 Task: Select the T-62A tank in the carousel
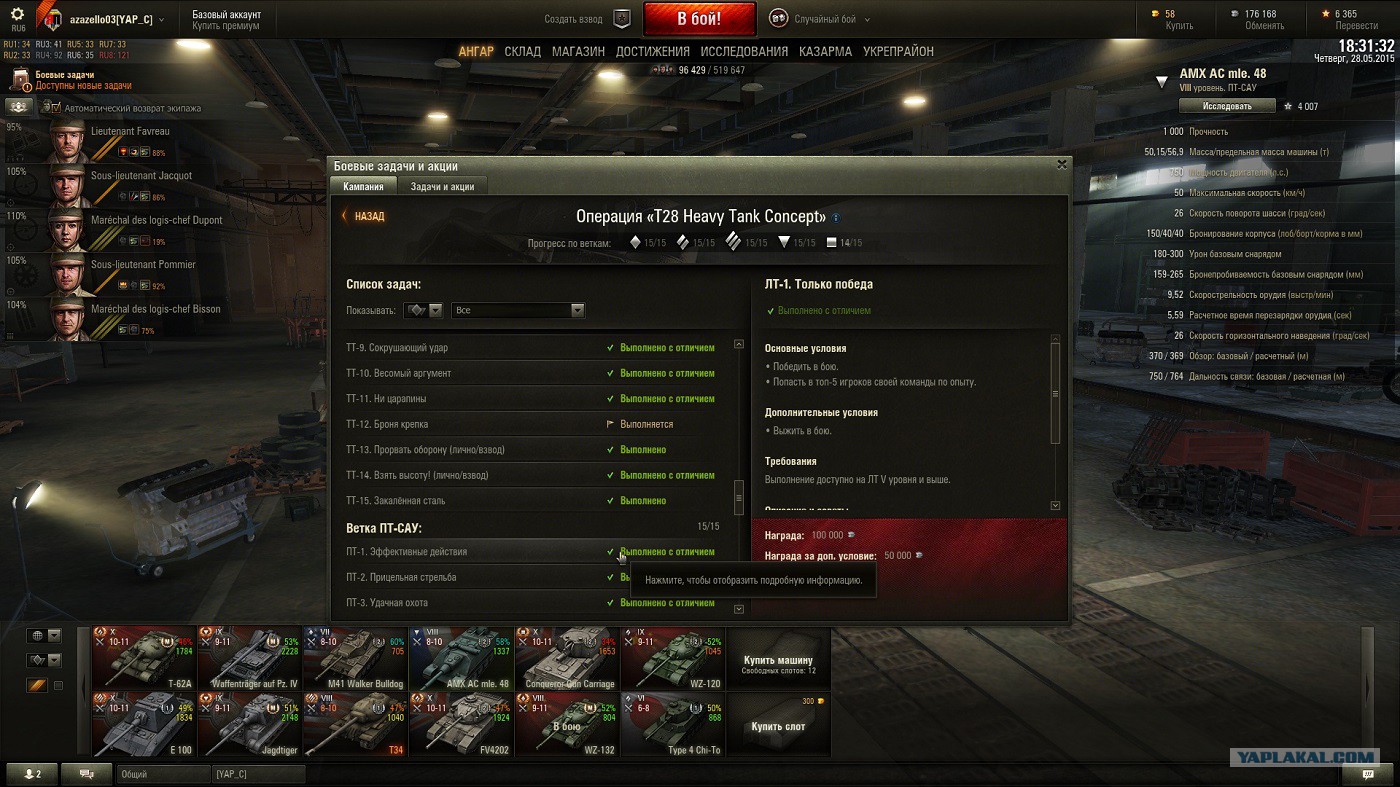point(145,658)
